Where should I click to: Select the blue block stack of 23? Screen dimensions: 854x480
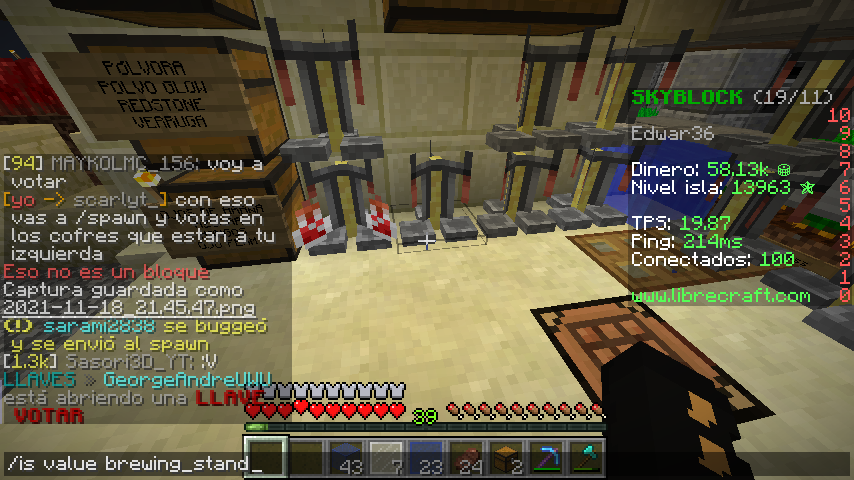[x=426, y=457]
